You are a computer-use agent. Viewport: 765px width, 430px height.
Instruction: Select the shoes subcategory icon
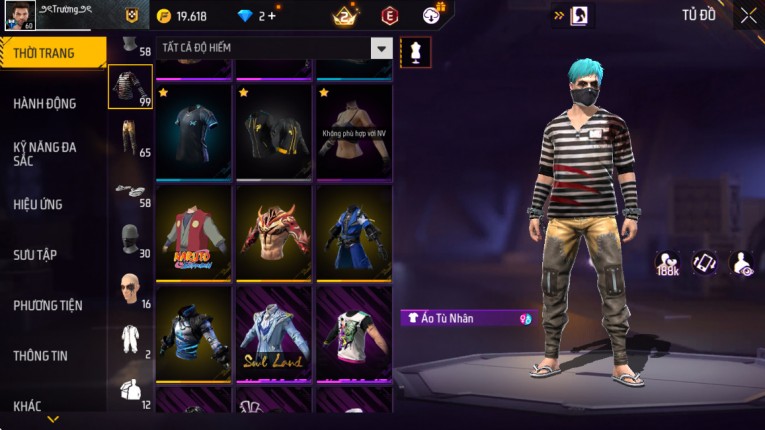point(127,190)
